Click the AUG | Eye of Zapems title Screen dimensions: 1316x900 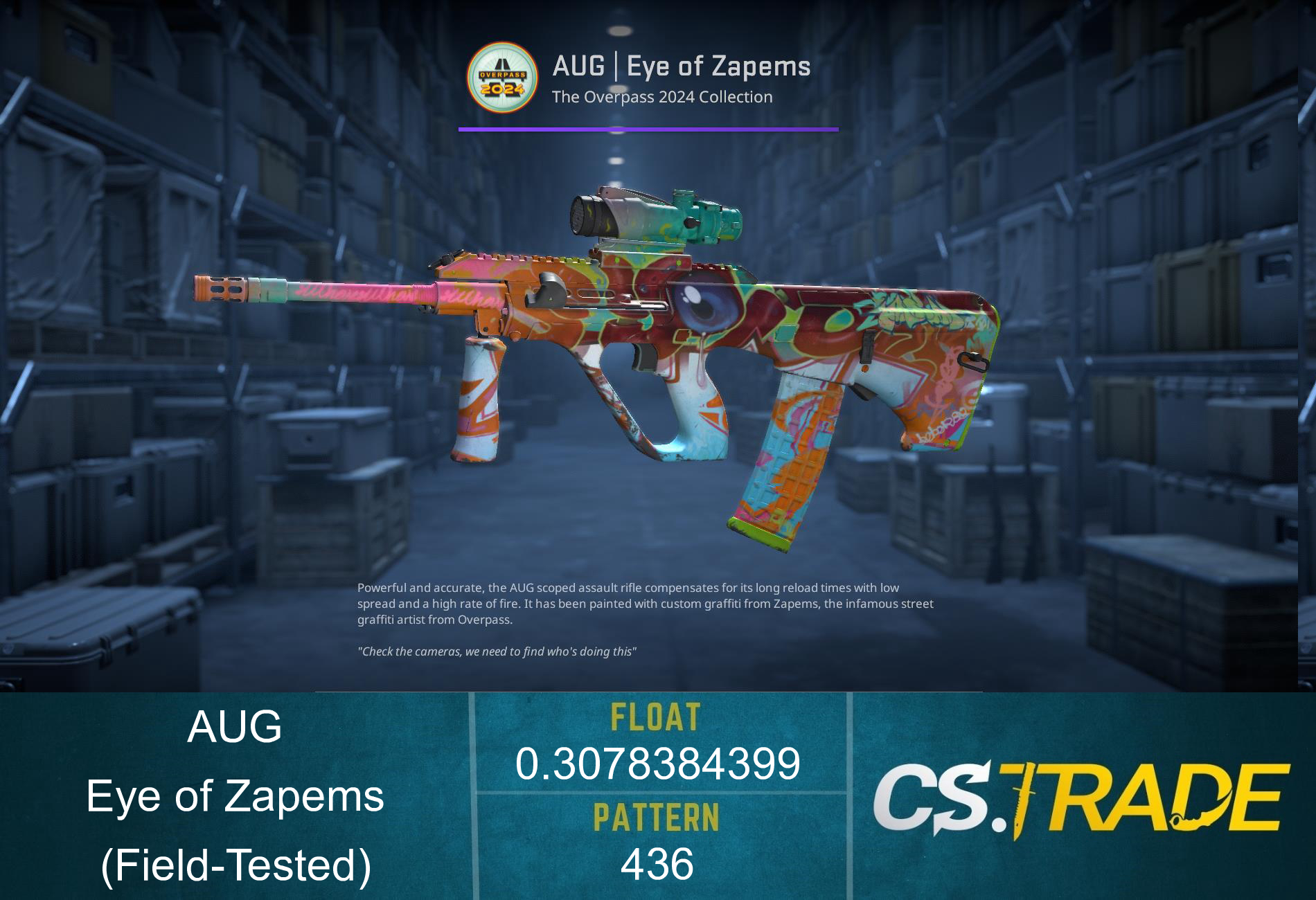point(682,67)
